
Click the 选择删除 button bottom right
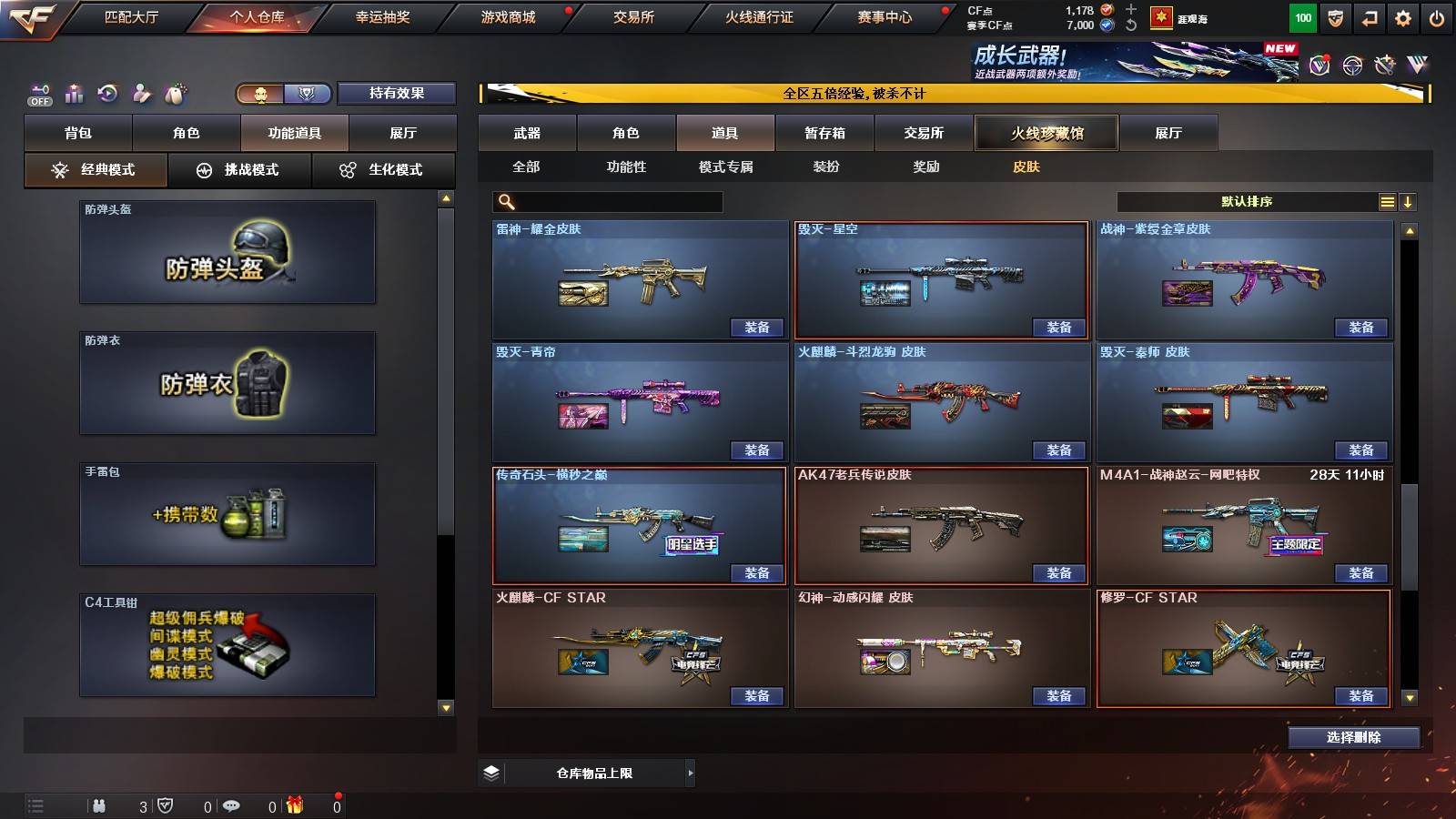pyautogui.click(x=1354, y=738)
